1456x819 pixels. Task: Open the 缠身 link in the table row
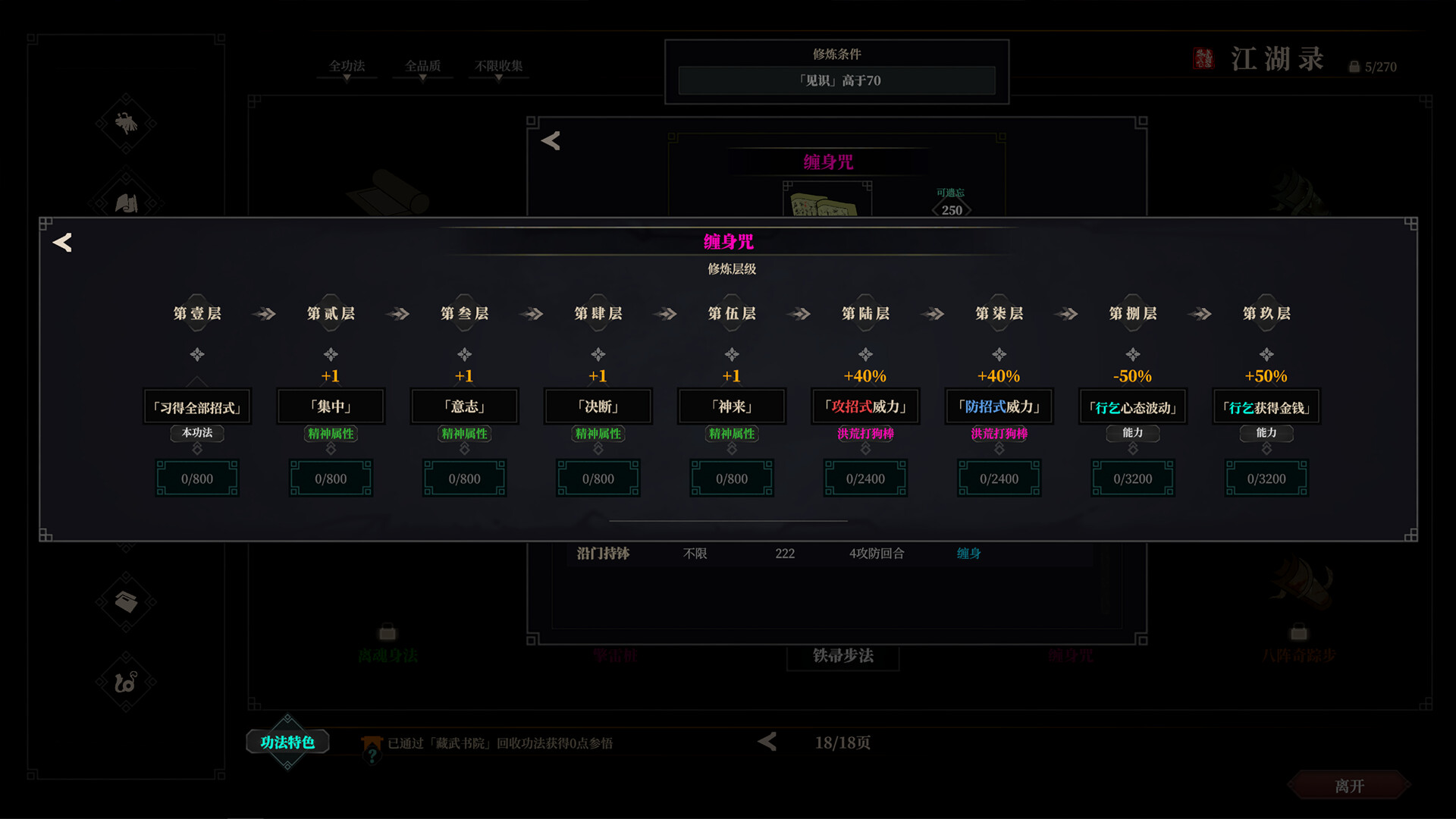coord(968,554)
